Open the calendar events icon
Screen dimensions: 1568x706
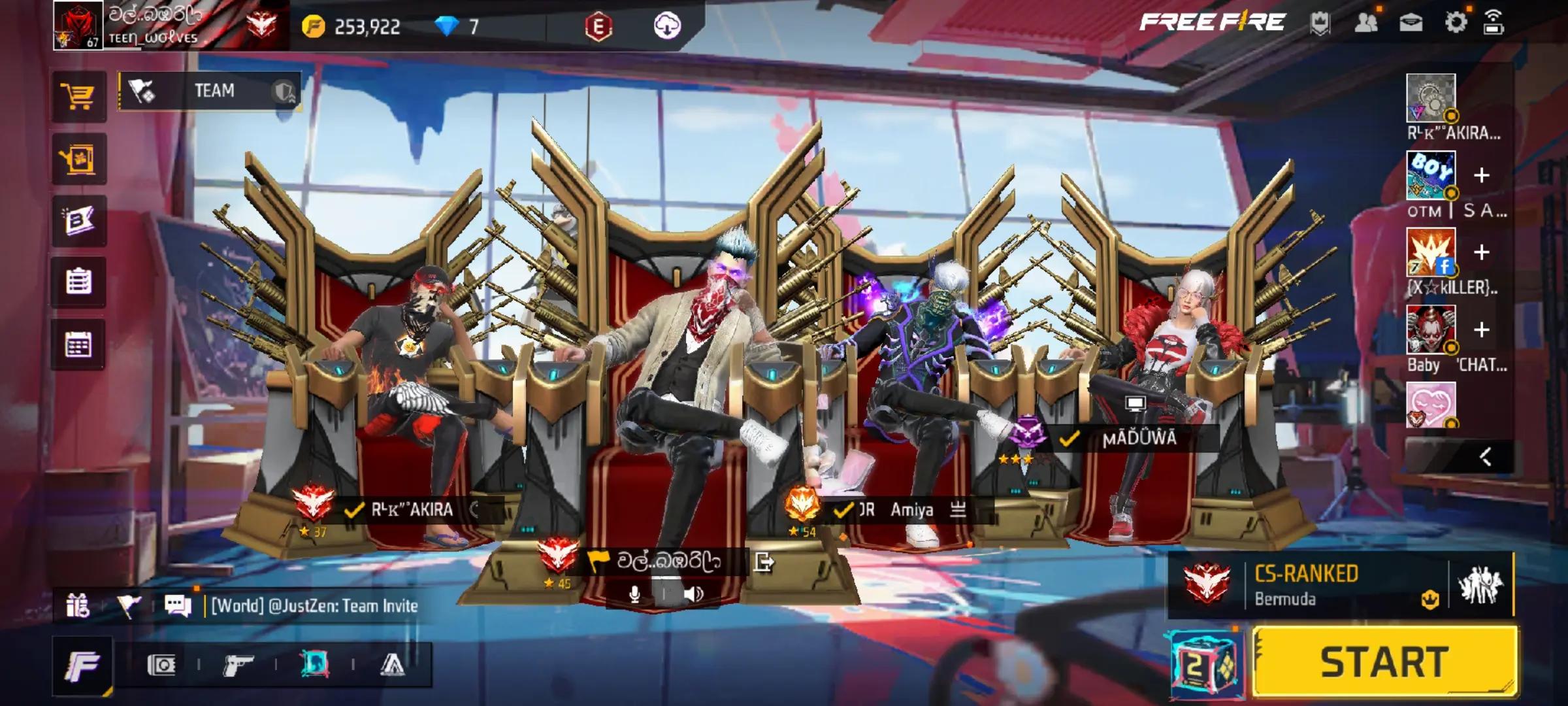pyautogui.click(x=78, y=345)
